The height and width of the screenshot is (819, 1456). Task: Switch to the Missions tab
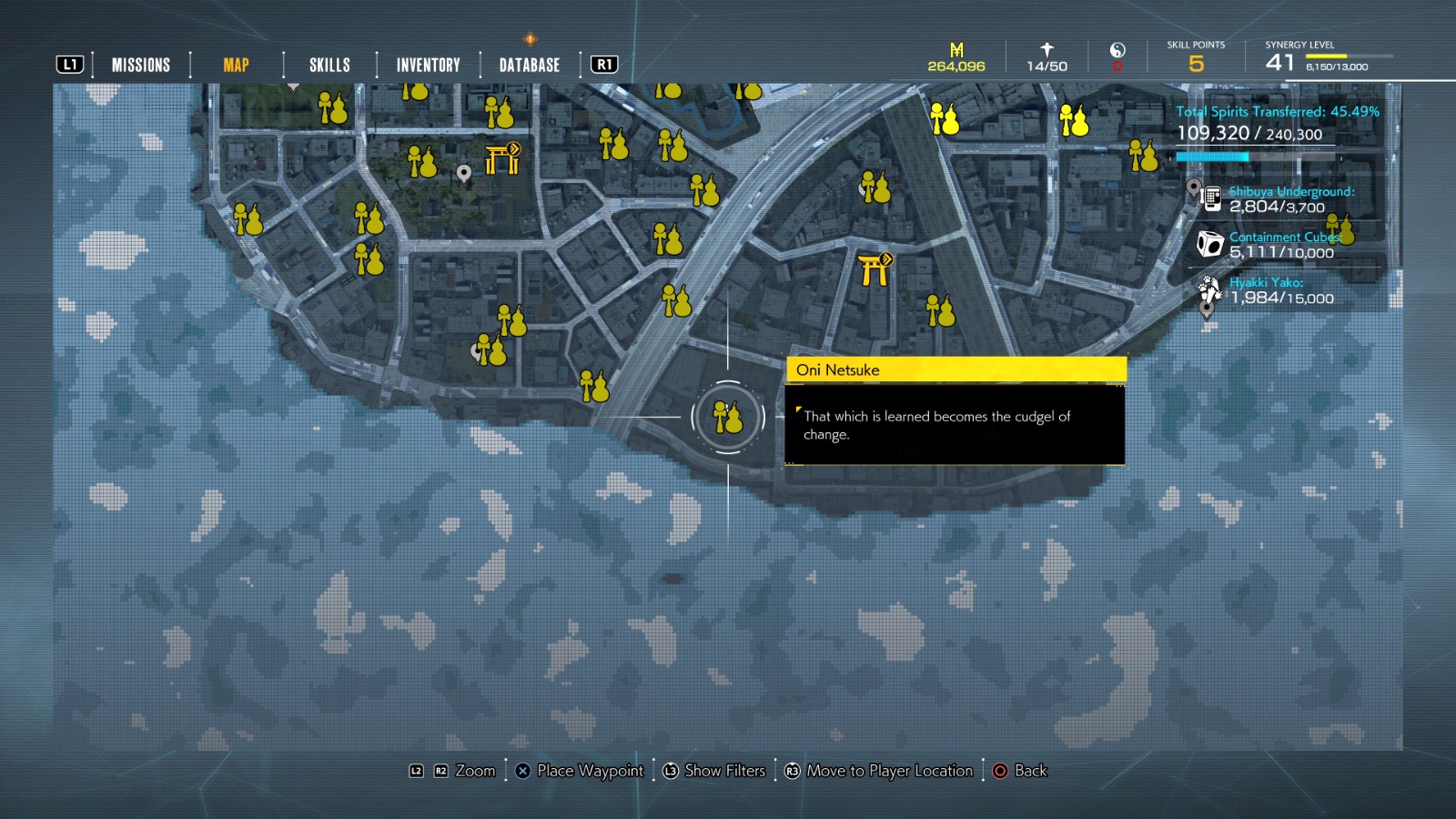pyautogui.click(x=140, y=64)
